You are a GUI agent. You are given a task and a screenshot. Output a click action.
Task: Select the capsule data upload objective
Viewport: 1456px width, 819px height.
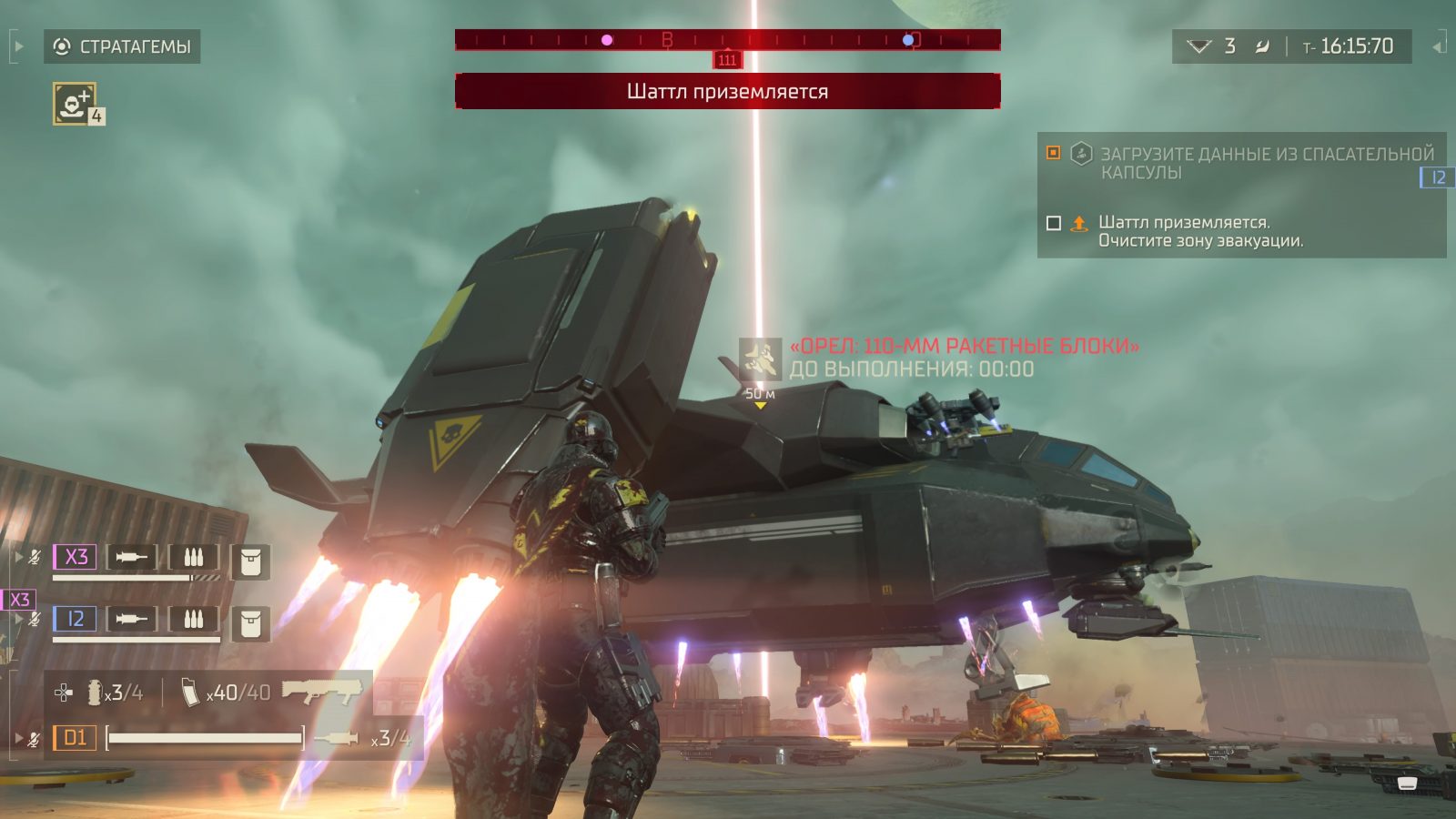click(x=1267, y=163)
